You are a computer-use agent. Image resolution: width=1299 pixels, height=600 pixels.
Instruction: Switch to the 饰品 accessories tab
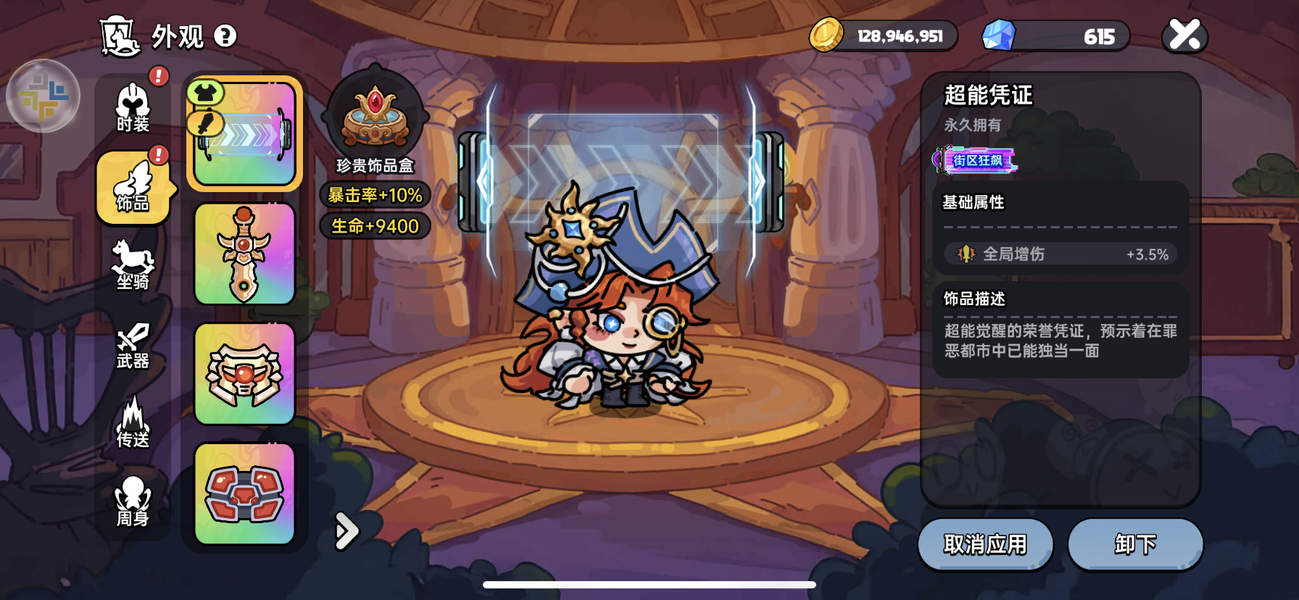[x=133, y=187]
